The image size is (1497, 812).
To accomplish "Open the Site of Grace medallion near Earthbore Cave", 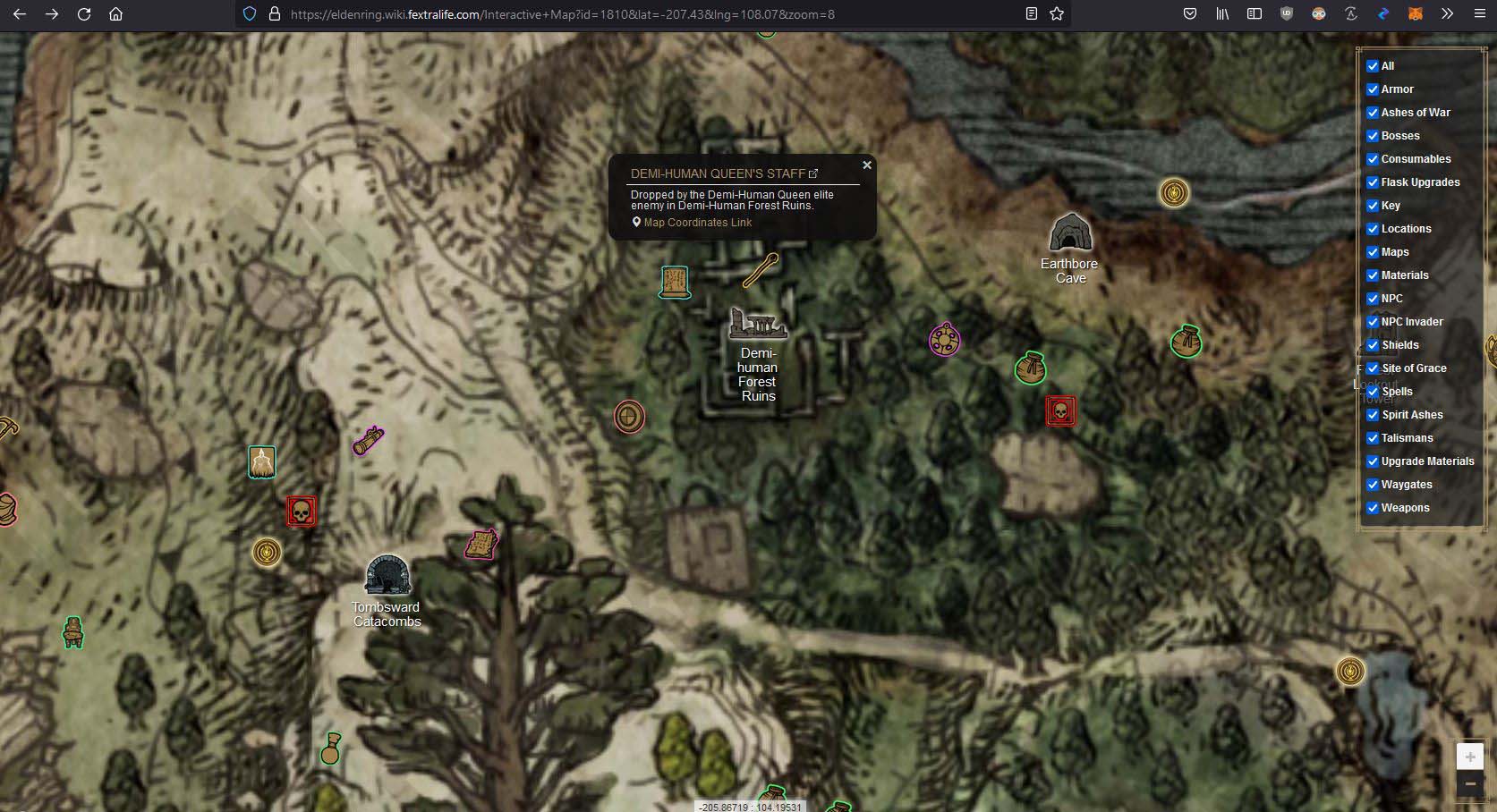I will (x=1173, y=191).
